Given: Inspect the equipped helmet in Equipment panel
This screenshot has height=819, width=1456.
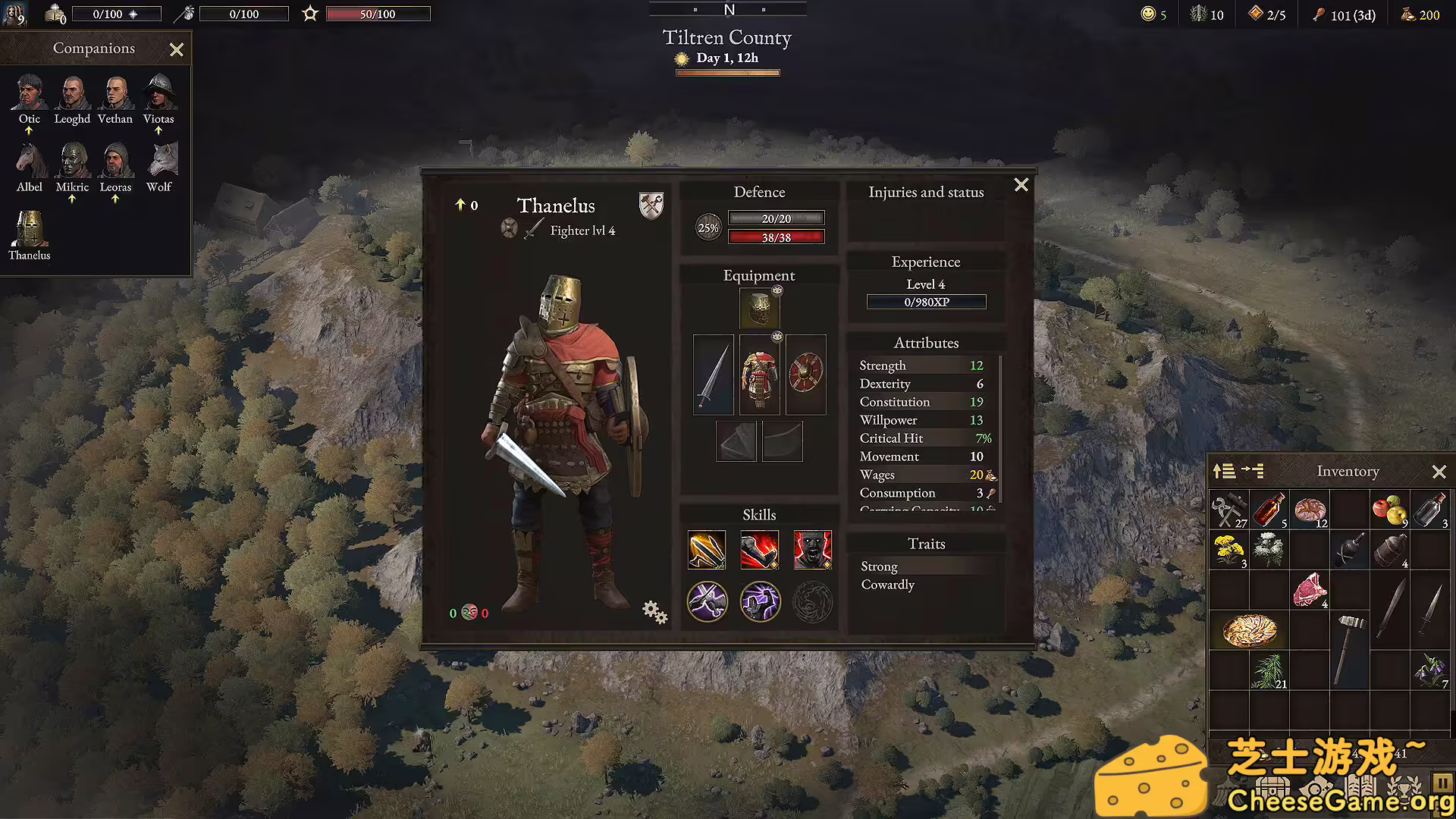Looking at the screenshot, I should point(759,309).
